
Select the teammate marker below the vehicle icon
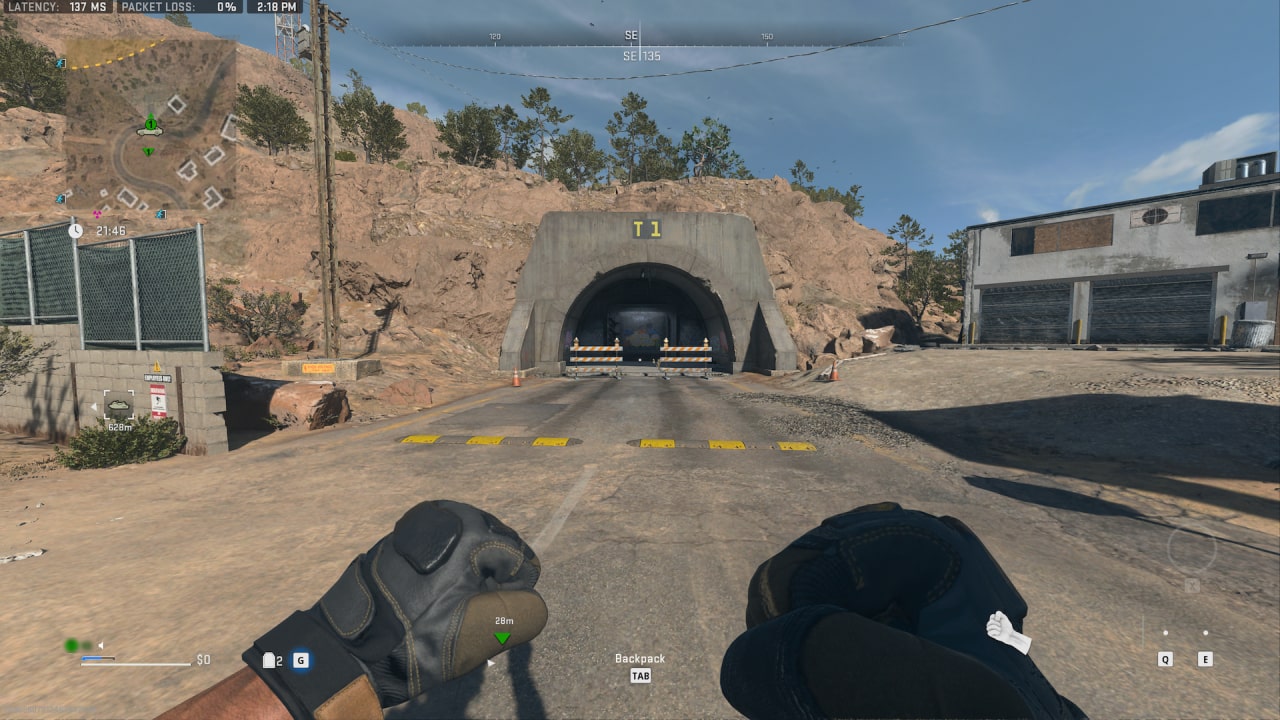(148, 151)
